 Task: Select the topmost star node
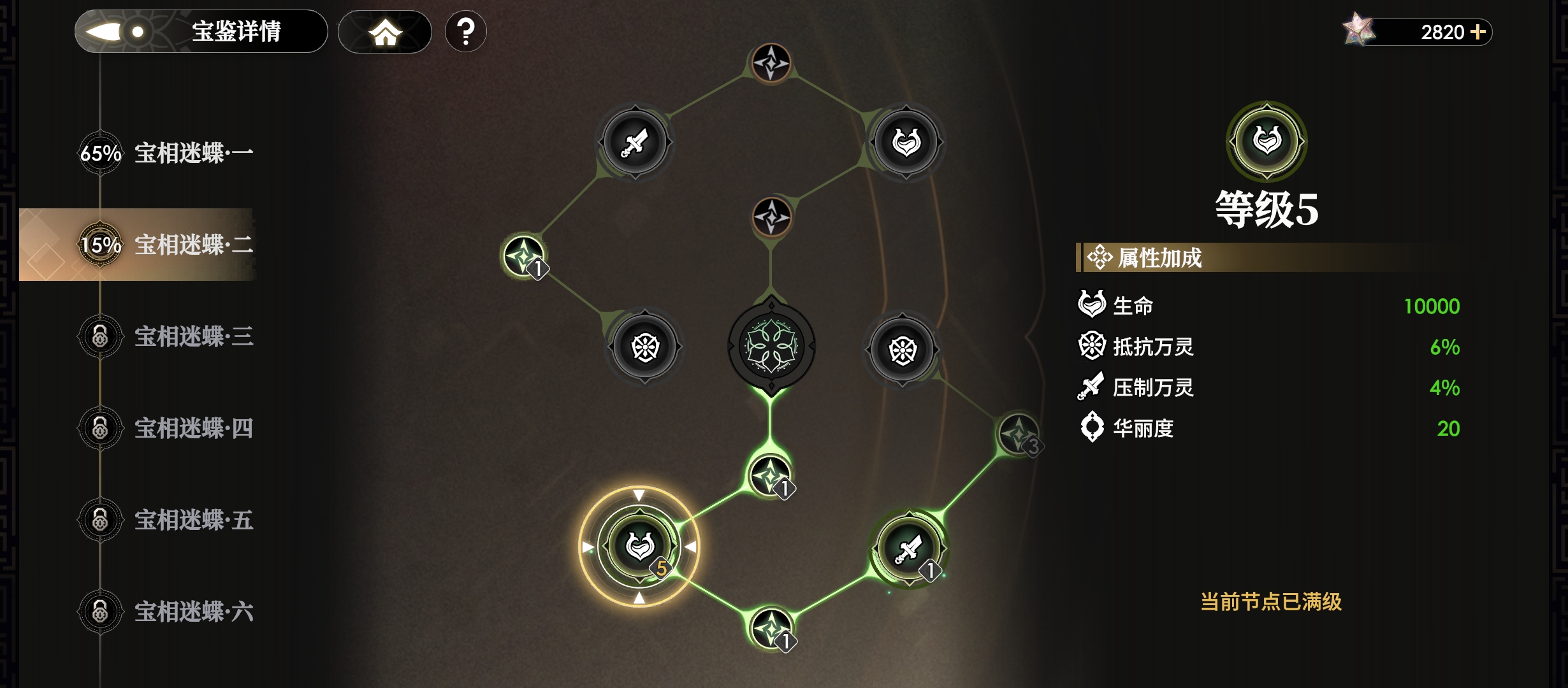tap(771, 63)
